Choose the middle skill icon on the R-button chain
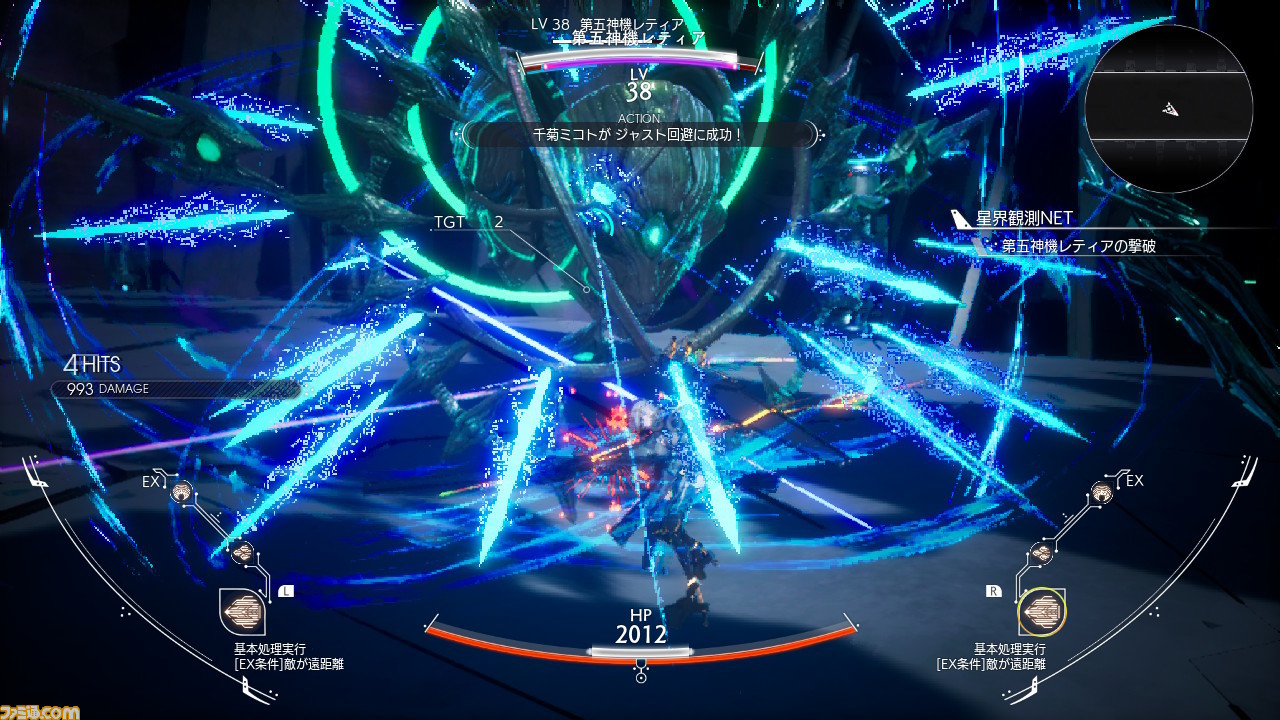The height and width of the screenshot is (720, 1280). click(1041, 552)
